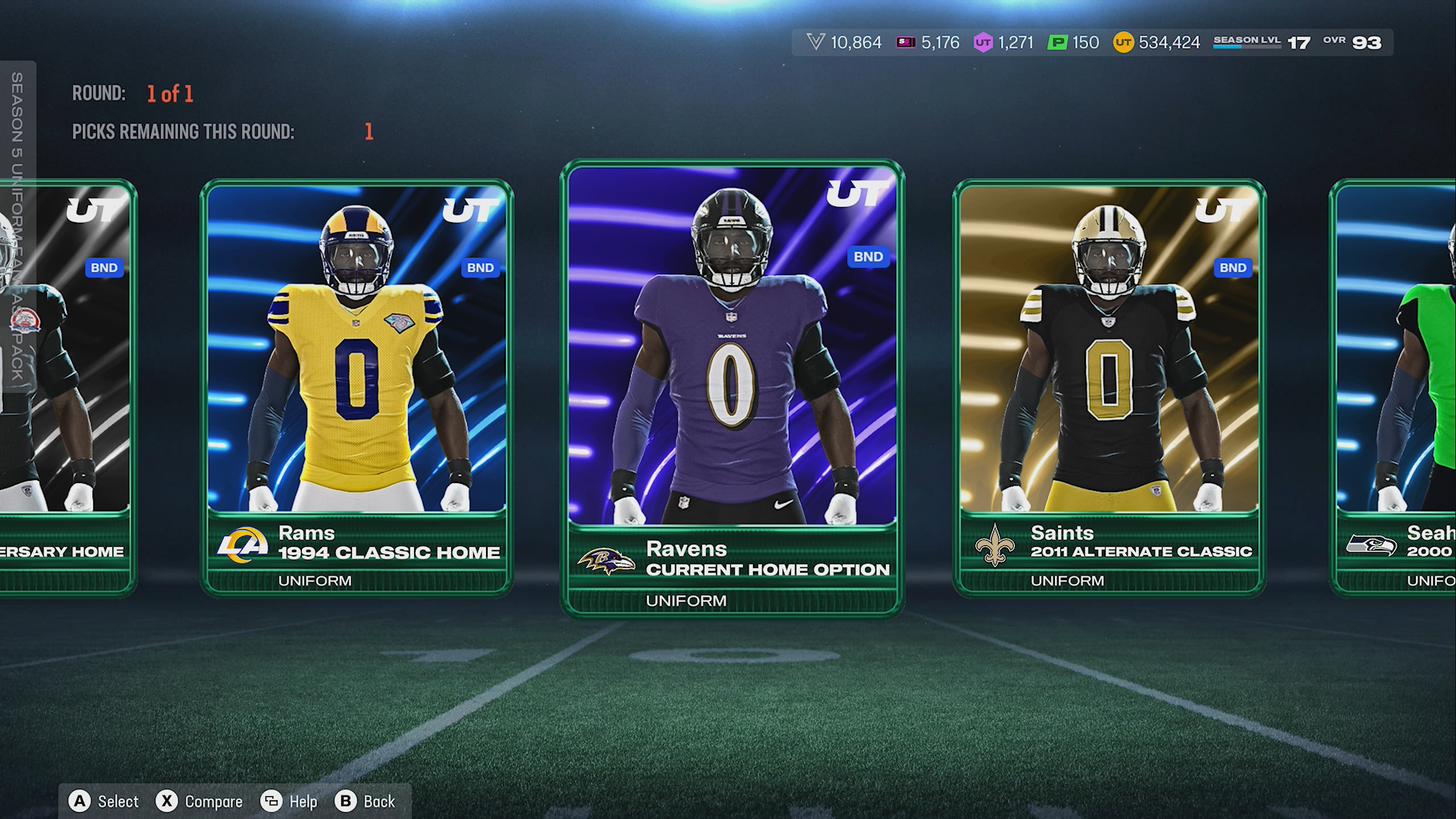Image resolution: width=1456 pixels, height=819 pixels.
Task: Open the Compare option
Action: pos(199,802)
